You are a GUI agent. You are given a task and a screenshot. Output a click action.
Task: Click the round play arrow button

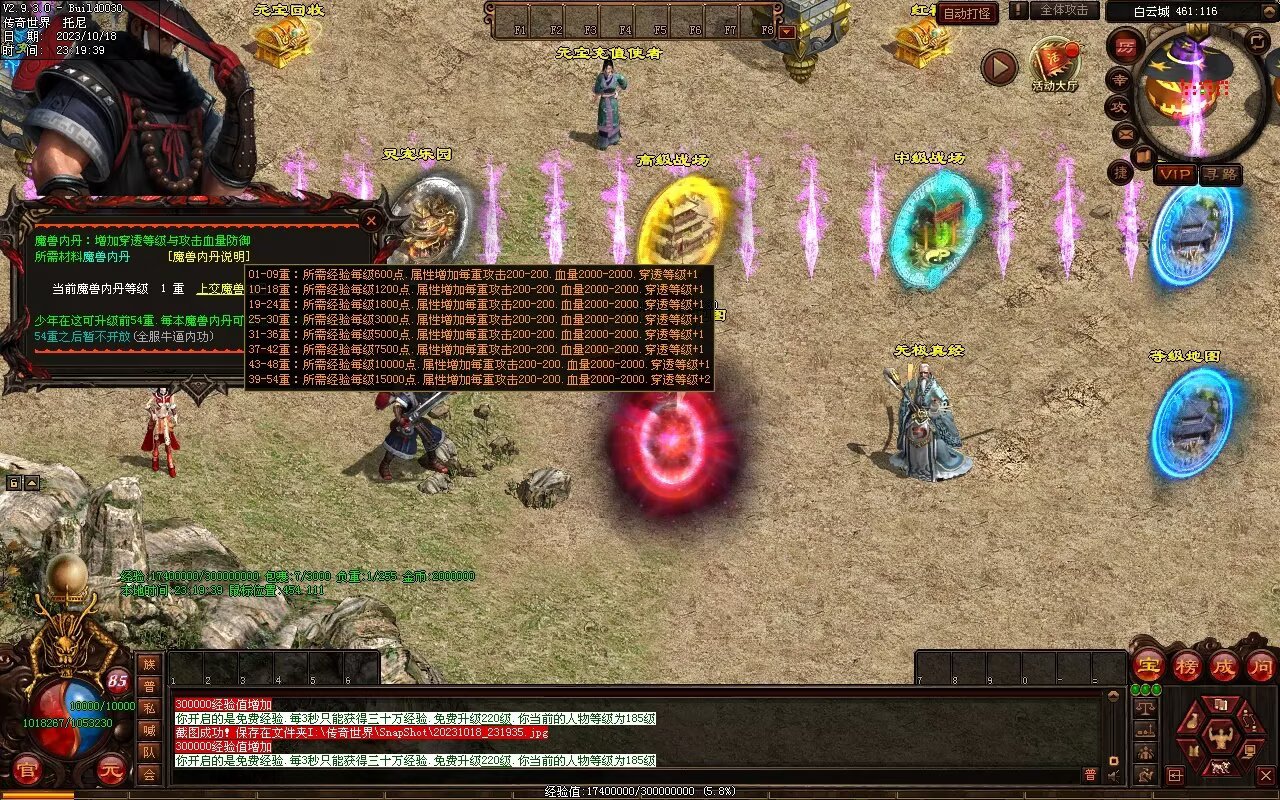click(998, 67)
